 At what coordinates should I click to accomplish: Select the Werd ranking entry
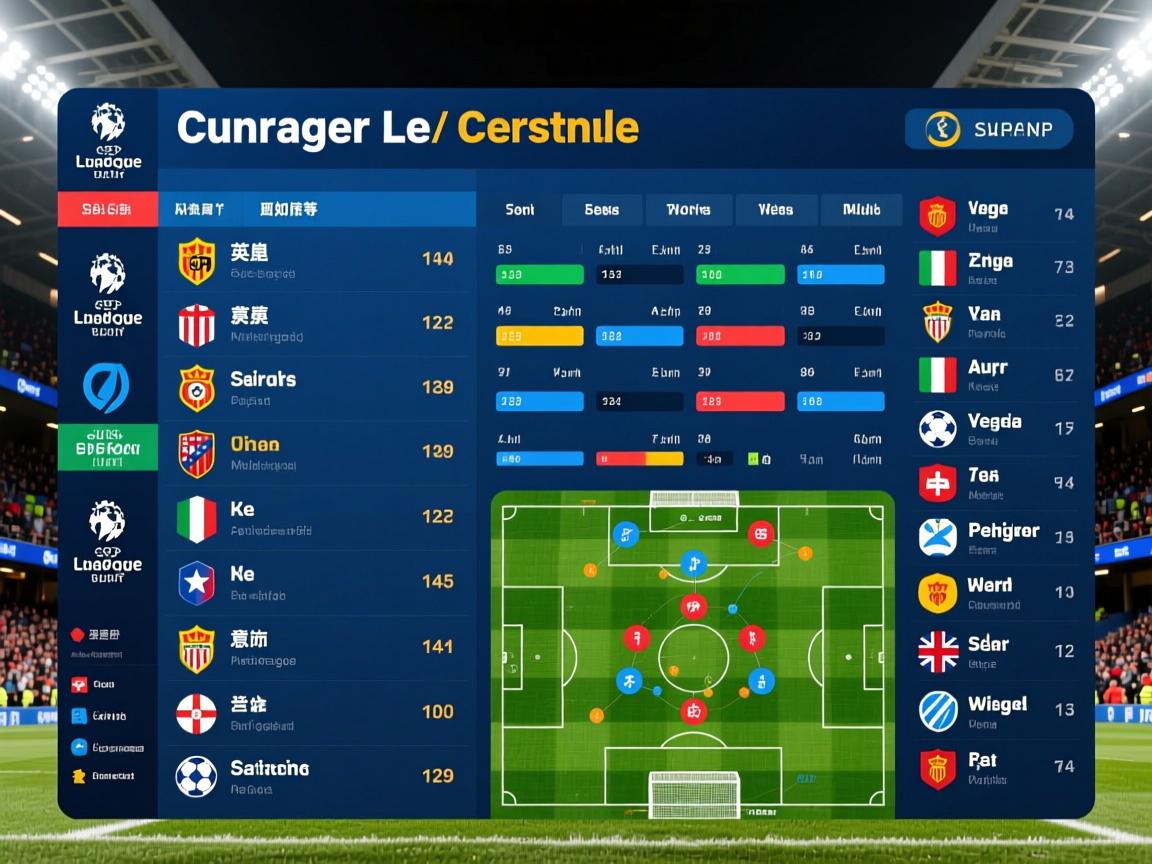[x=996, y=592]
